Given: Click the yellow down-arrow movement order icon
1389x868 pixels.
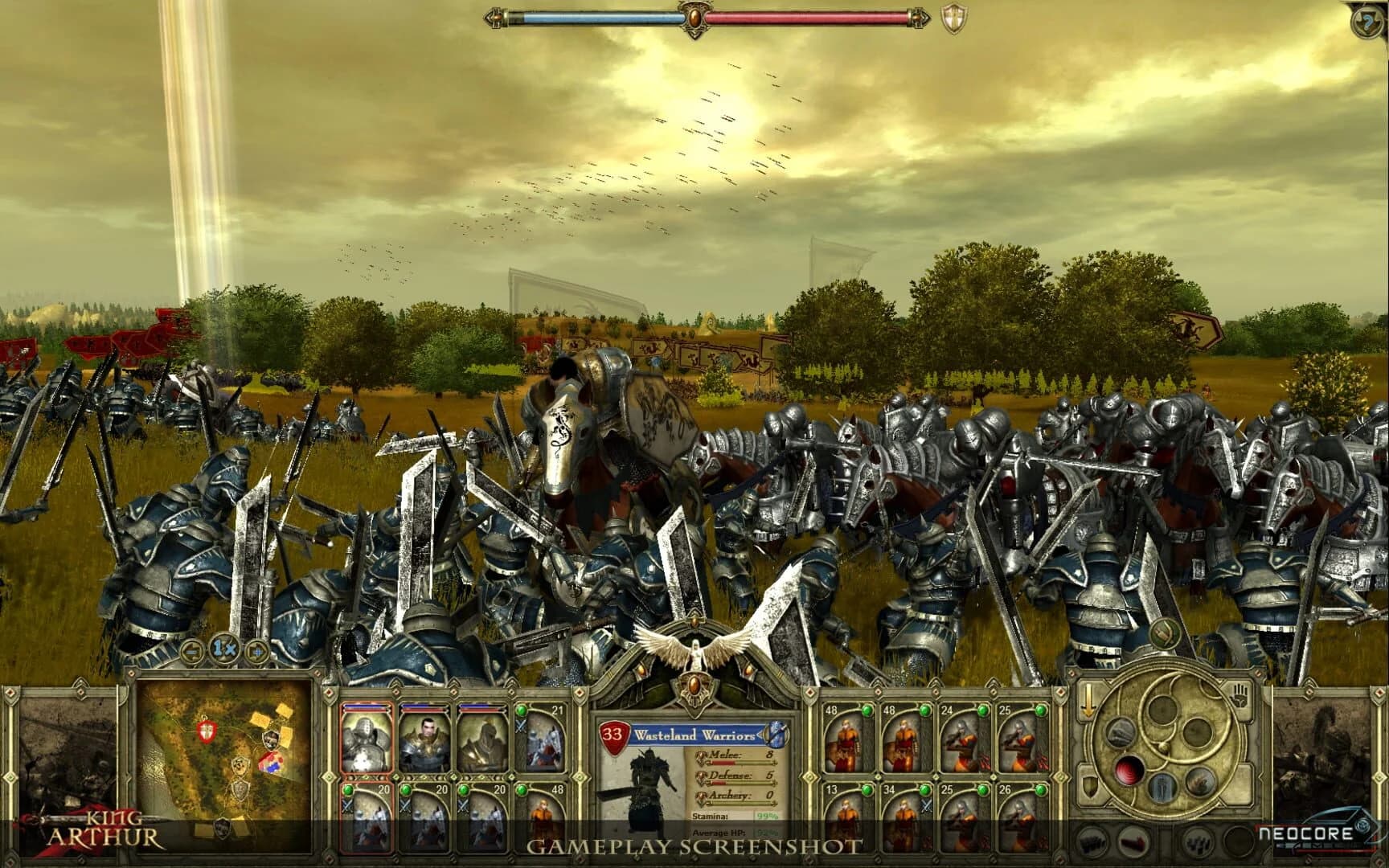Looking at the screenshot, I should pos(1088,699).
